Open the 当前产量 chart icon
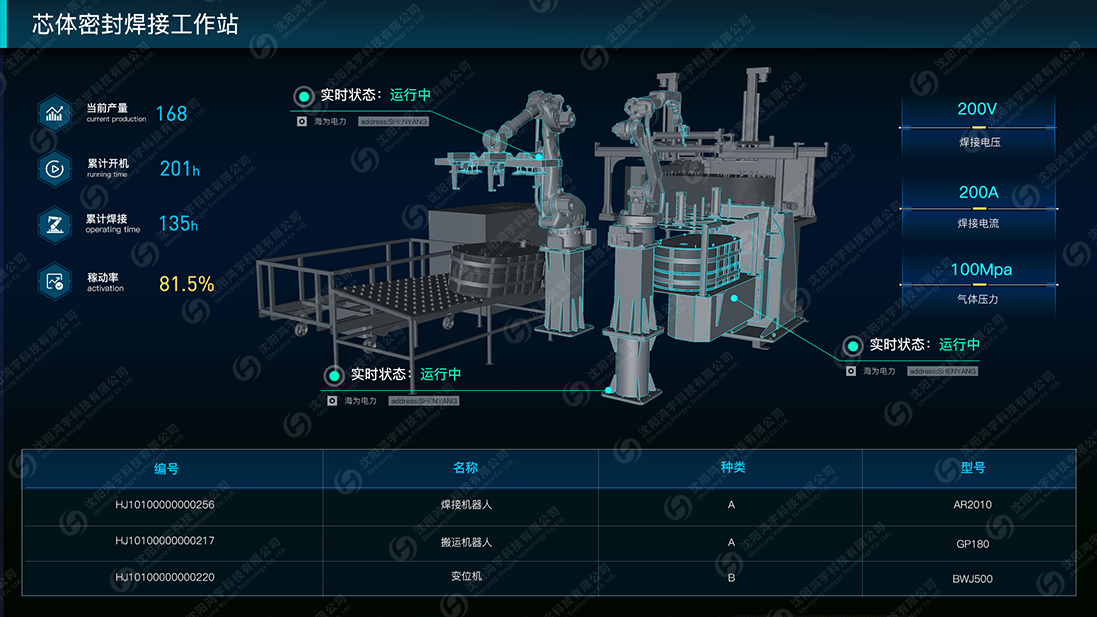 tap(54, 113)
